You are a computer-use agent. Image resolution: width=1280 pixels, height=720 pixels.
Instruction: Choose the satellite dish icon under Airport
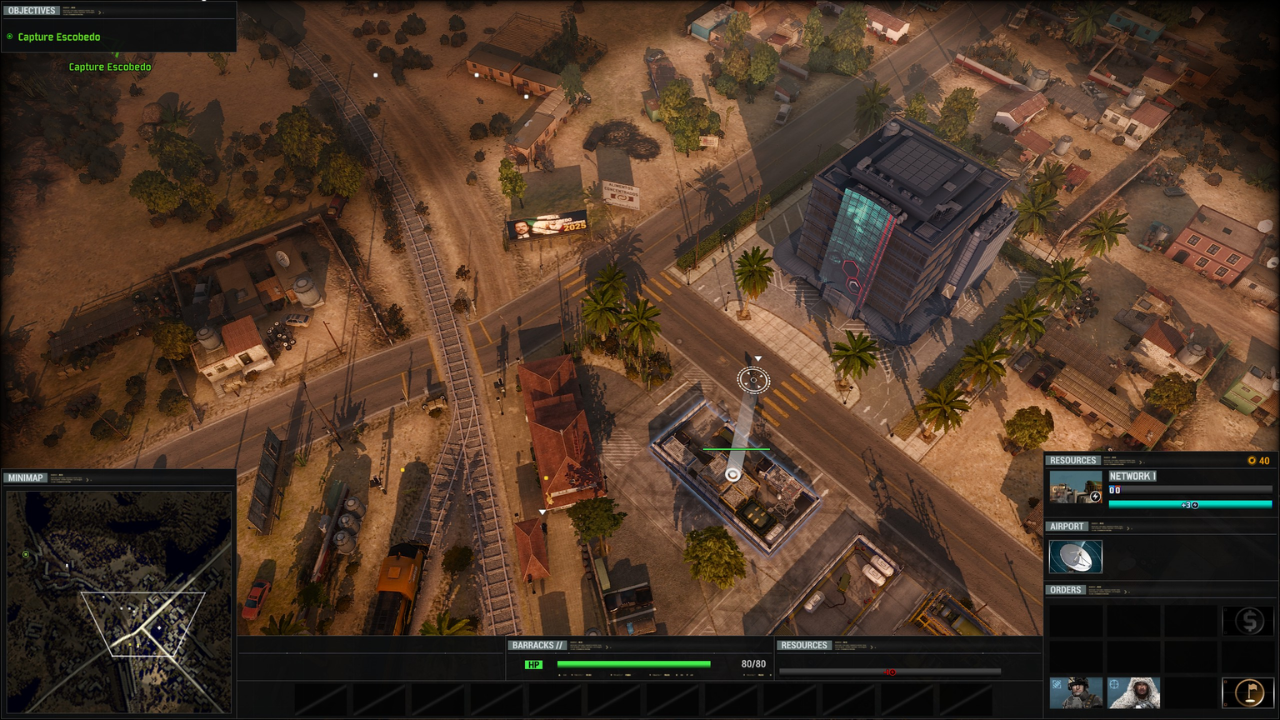[1075, 557]
